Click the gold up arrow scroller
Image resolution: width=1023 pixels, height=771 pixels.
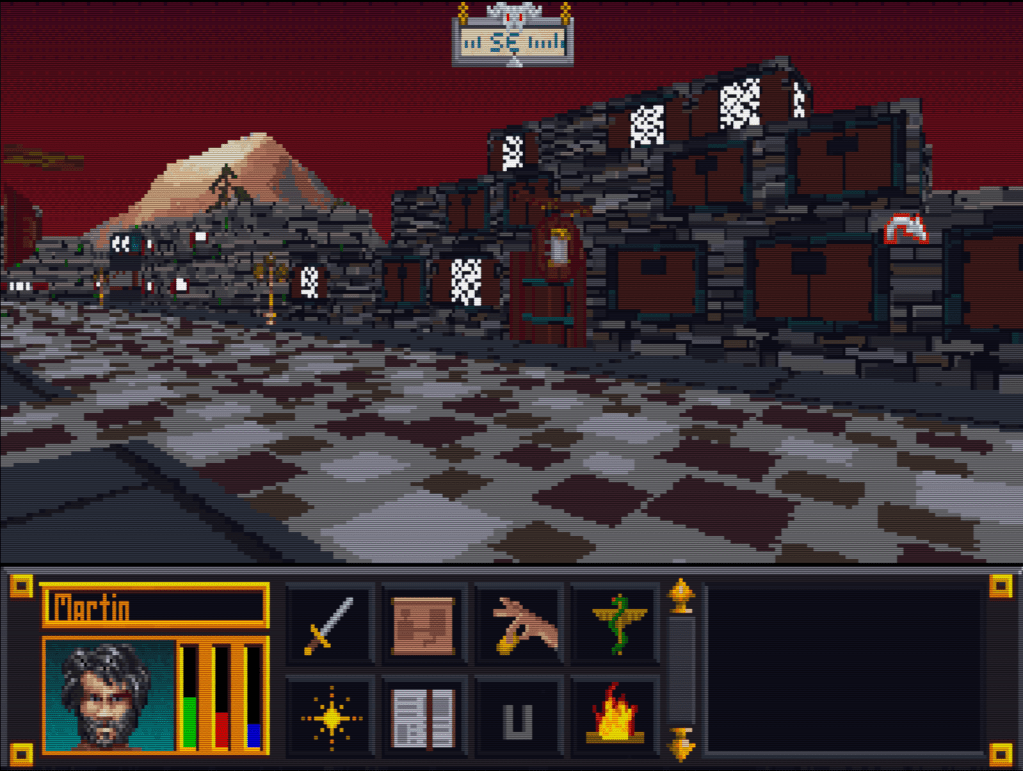681,595
